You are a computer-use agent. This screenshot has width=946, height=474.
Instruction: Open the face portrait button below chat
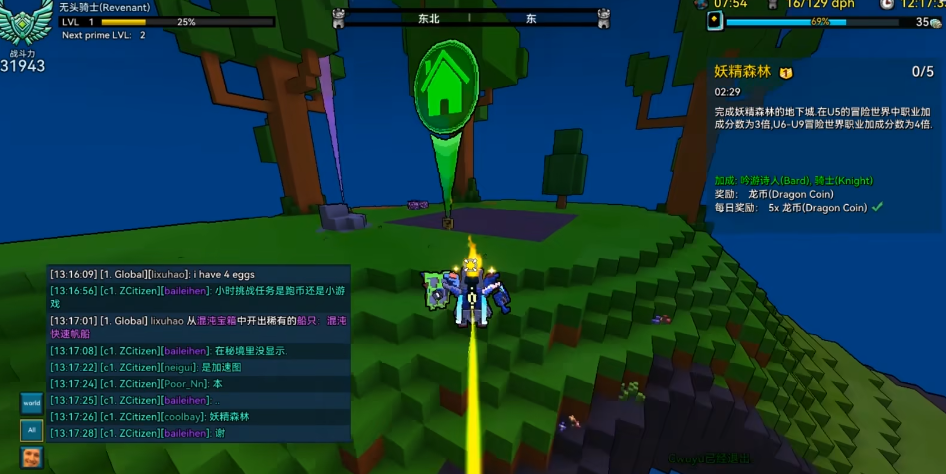click(32, 458)
